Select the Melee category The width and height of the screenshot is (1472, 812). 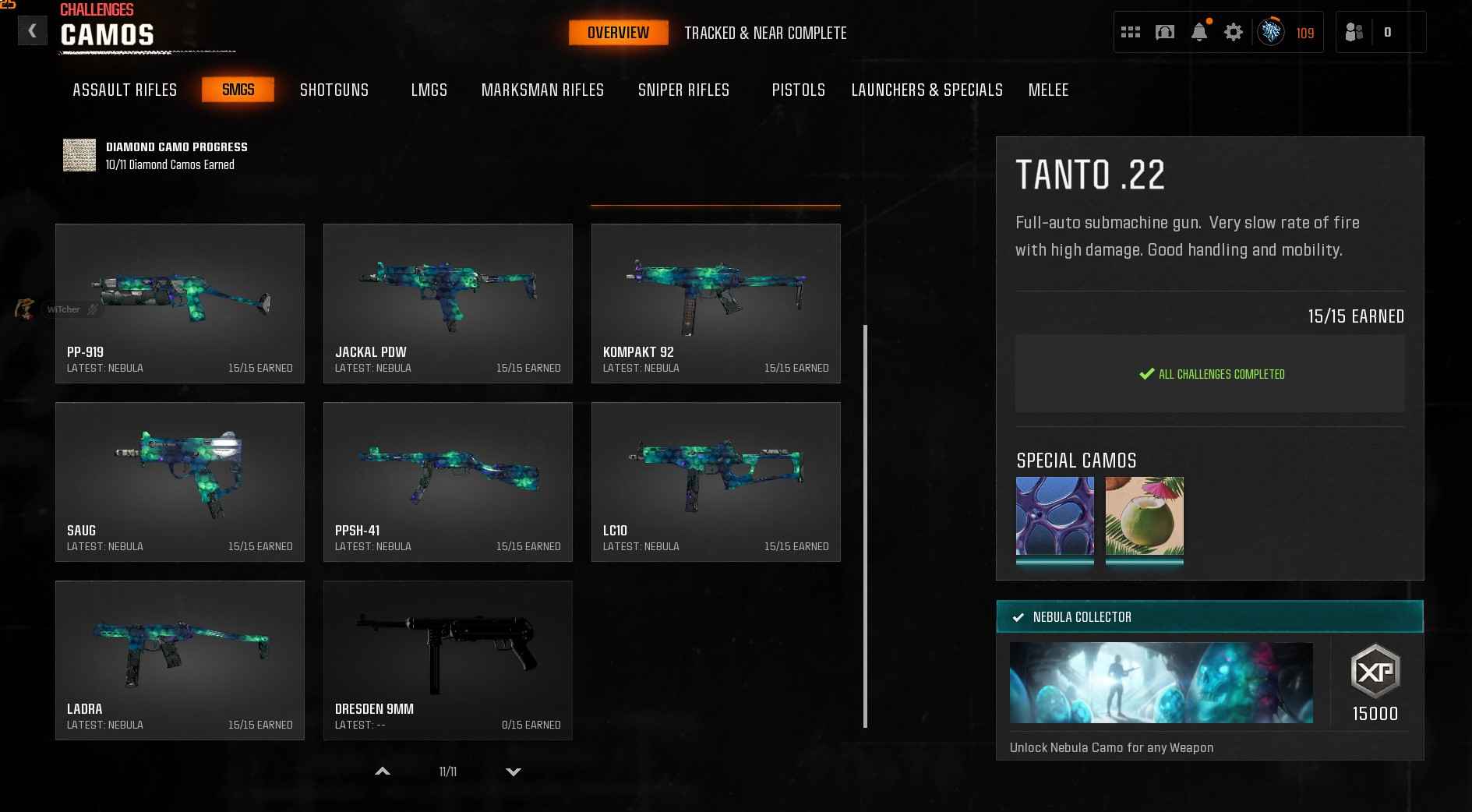(x=1048, y=90)
